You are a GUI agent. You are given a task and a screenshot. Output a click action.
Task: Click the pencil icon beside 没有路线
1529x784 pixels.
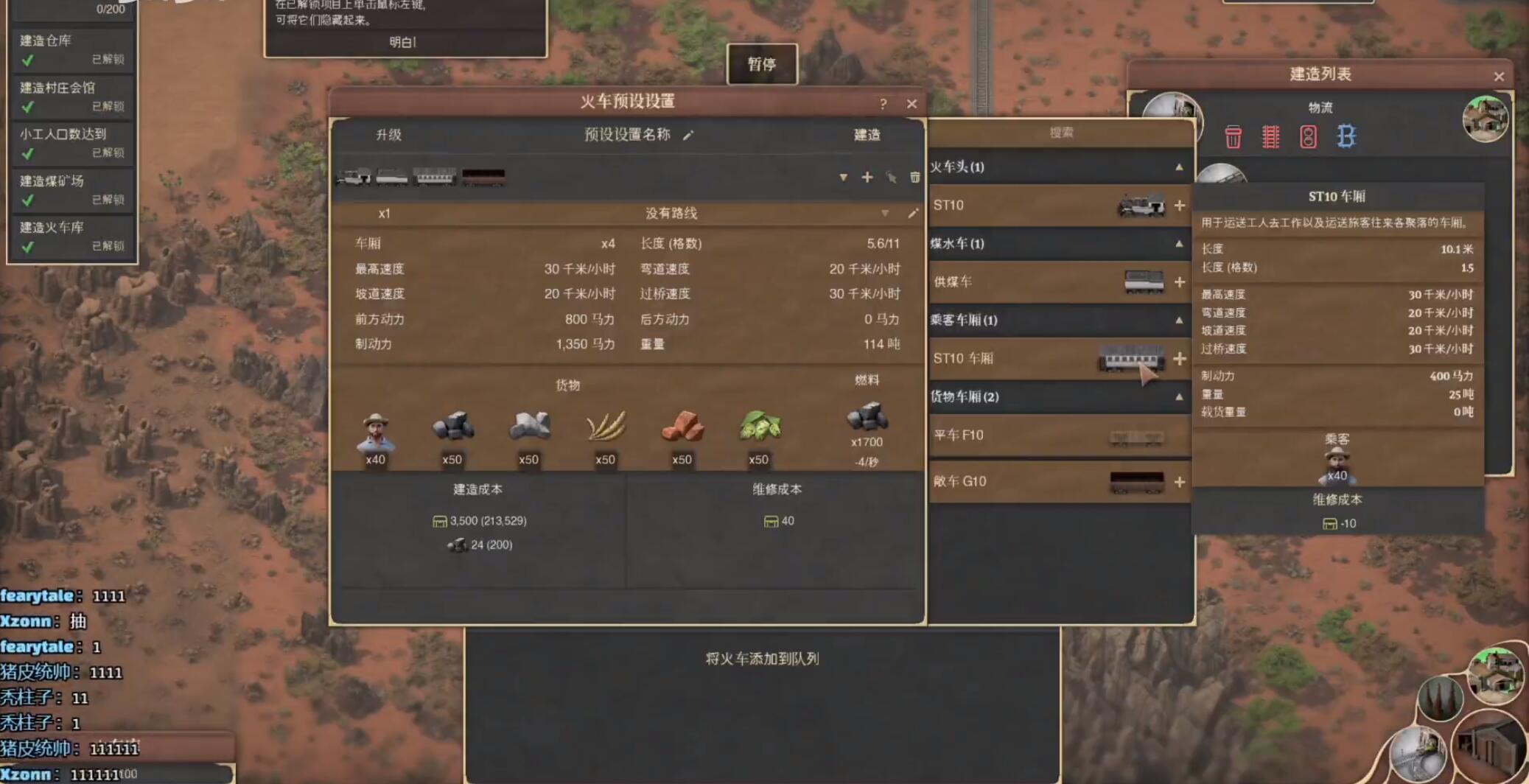[914, 213]
